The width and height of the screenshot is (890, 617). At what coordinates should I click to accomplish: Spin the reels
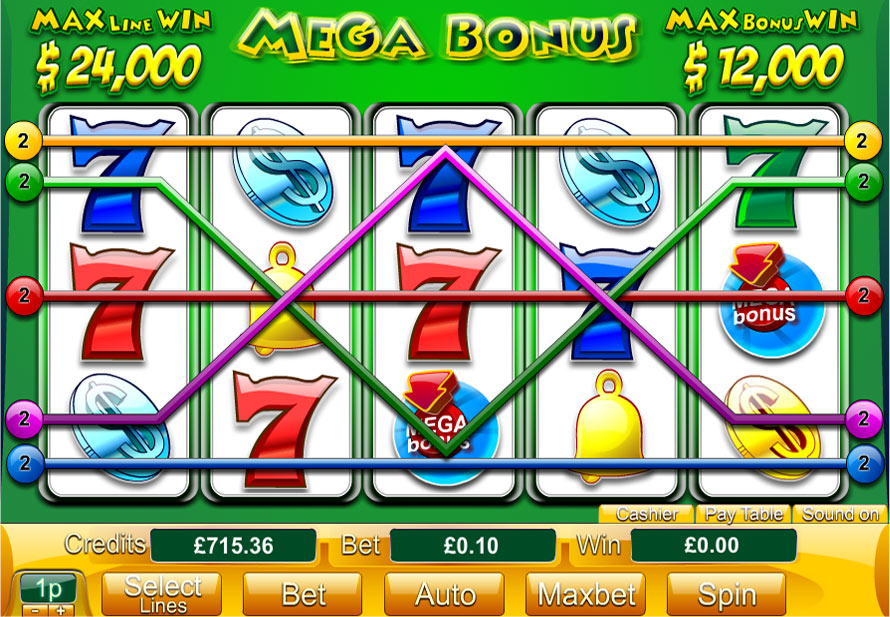[726, 595]
